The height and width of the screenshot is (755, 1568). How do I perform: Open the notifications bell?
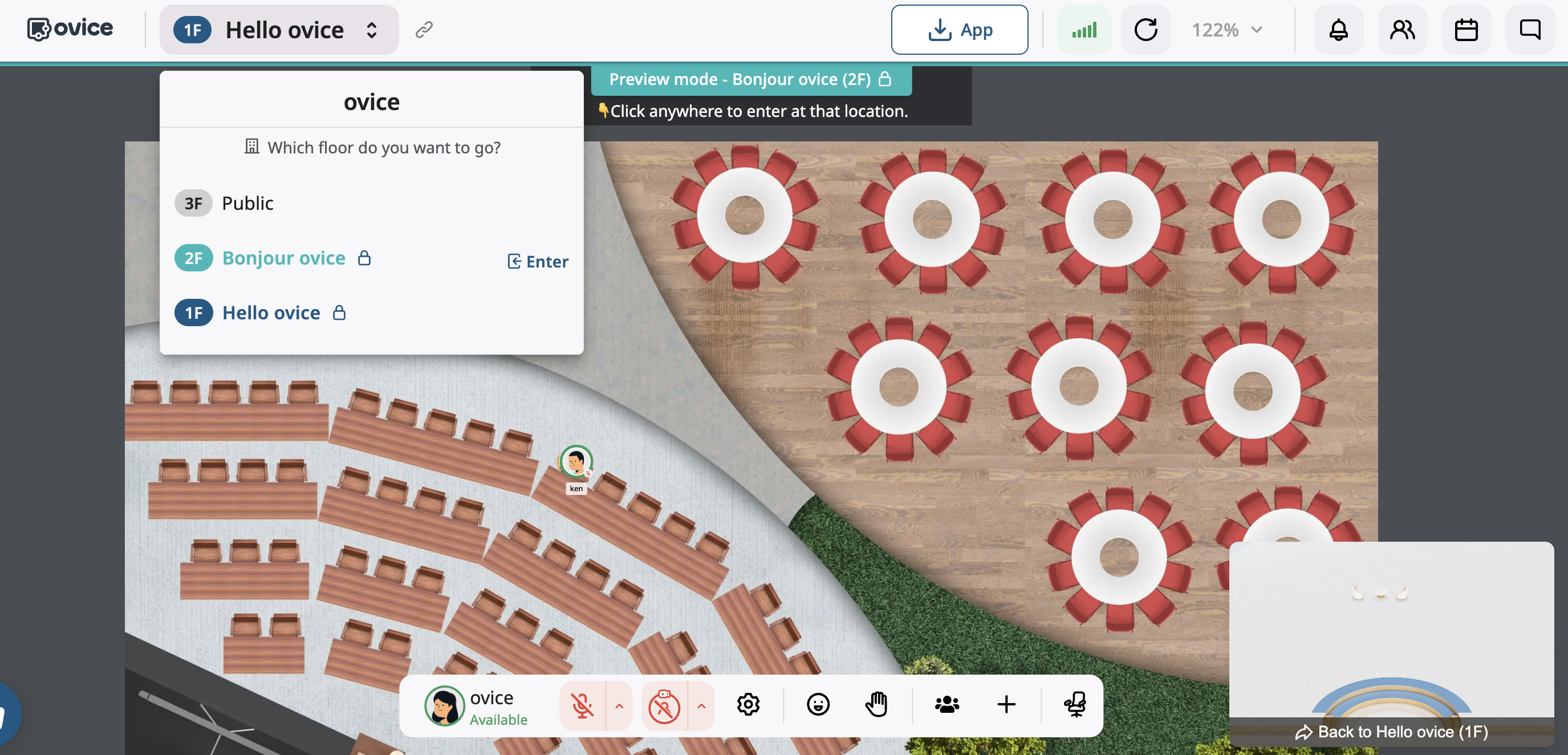1338,30
